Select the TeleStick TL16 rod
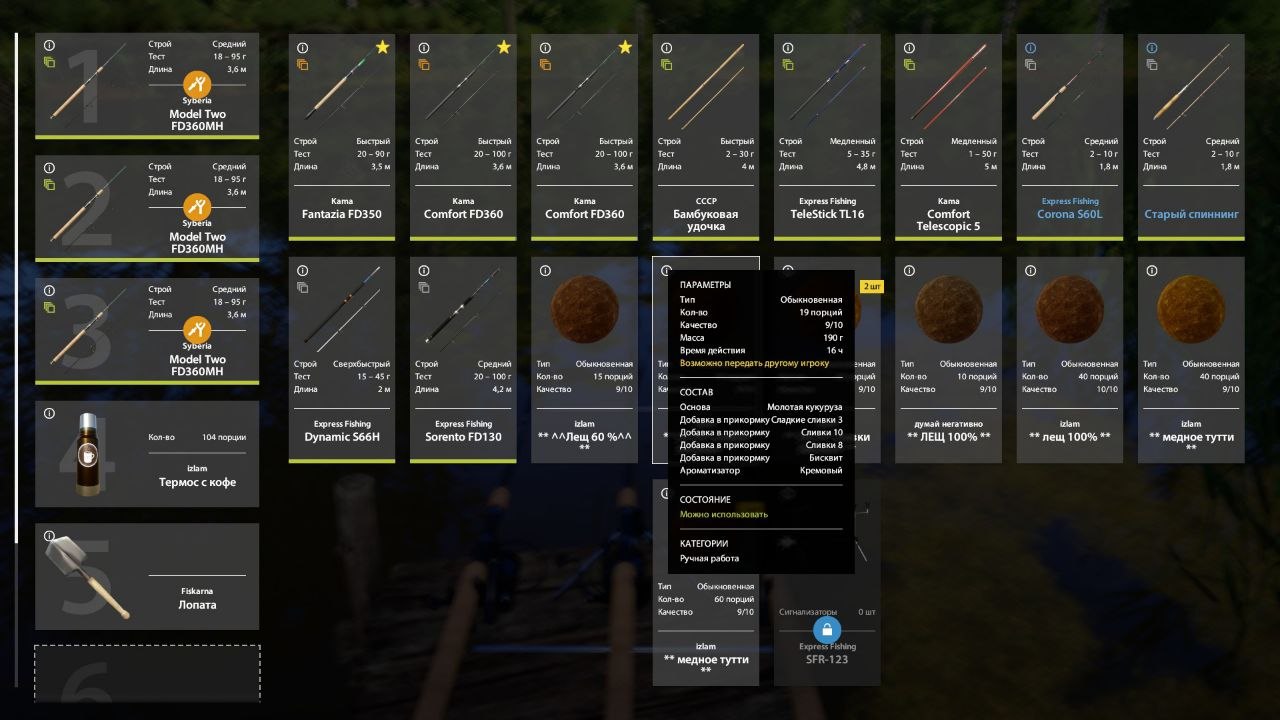 pyautogui.click(x=827, y=137)
